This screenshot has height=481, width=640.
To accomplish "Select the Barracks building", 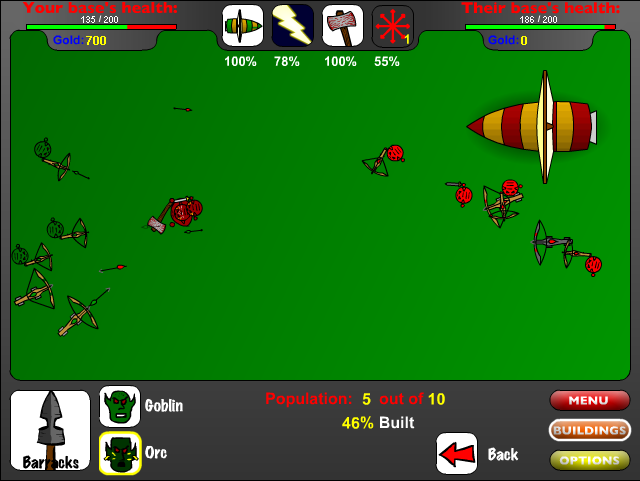I will 50,430.
